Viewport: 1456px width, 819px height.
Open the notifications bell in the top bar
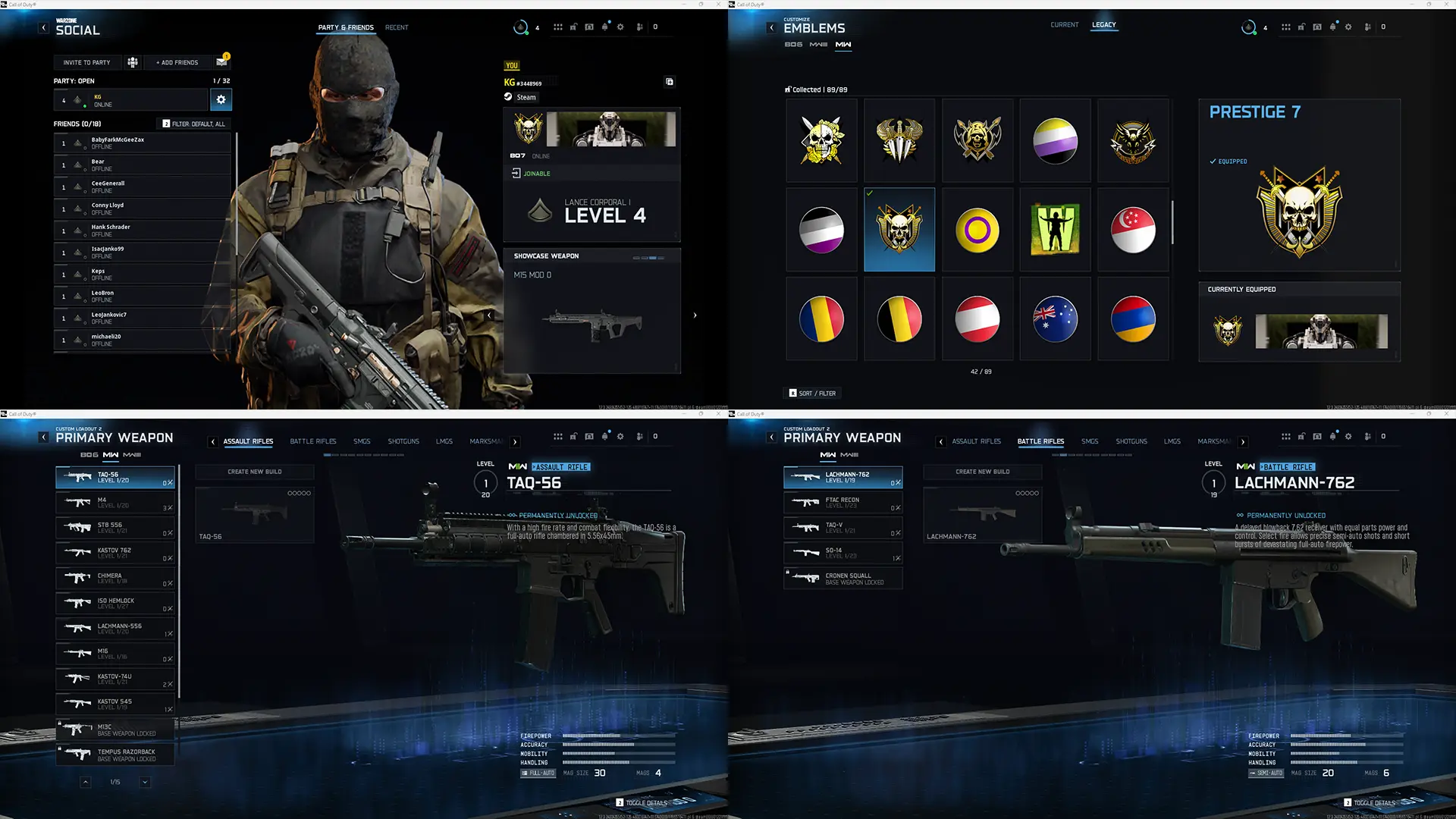(604, 27)
